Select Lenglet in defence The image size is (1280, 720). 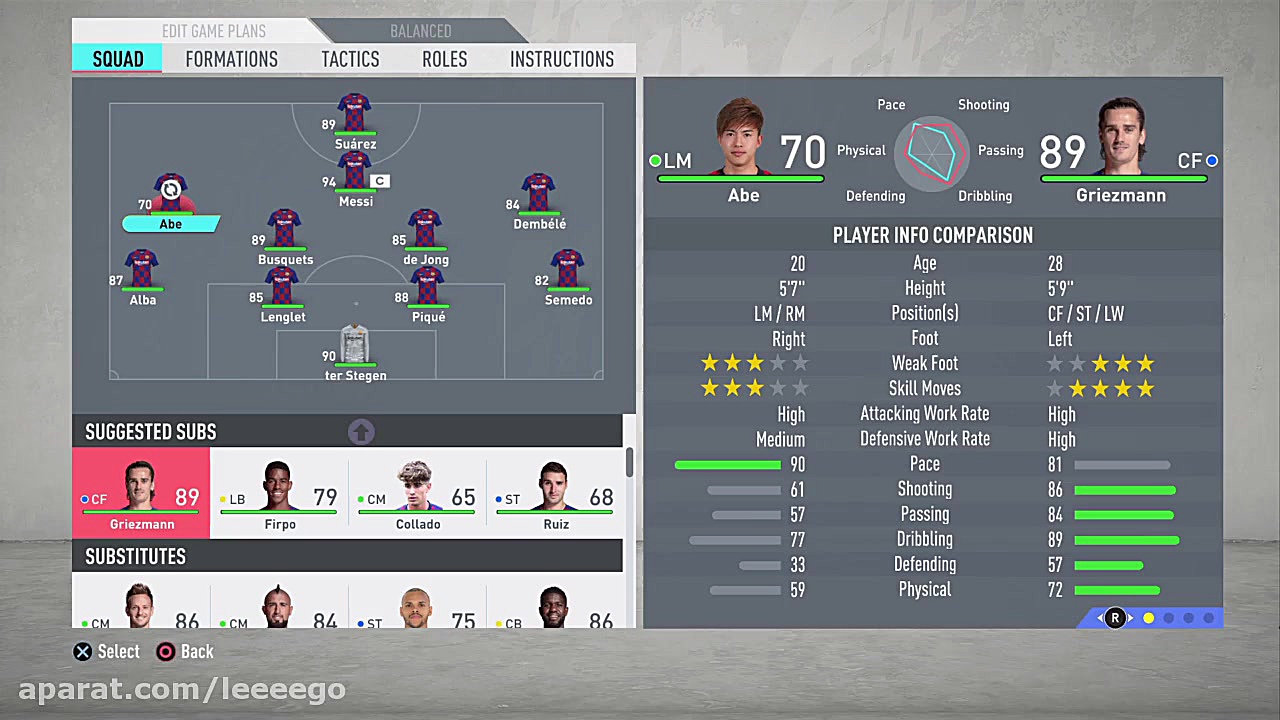(x=282, y=289)
